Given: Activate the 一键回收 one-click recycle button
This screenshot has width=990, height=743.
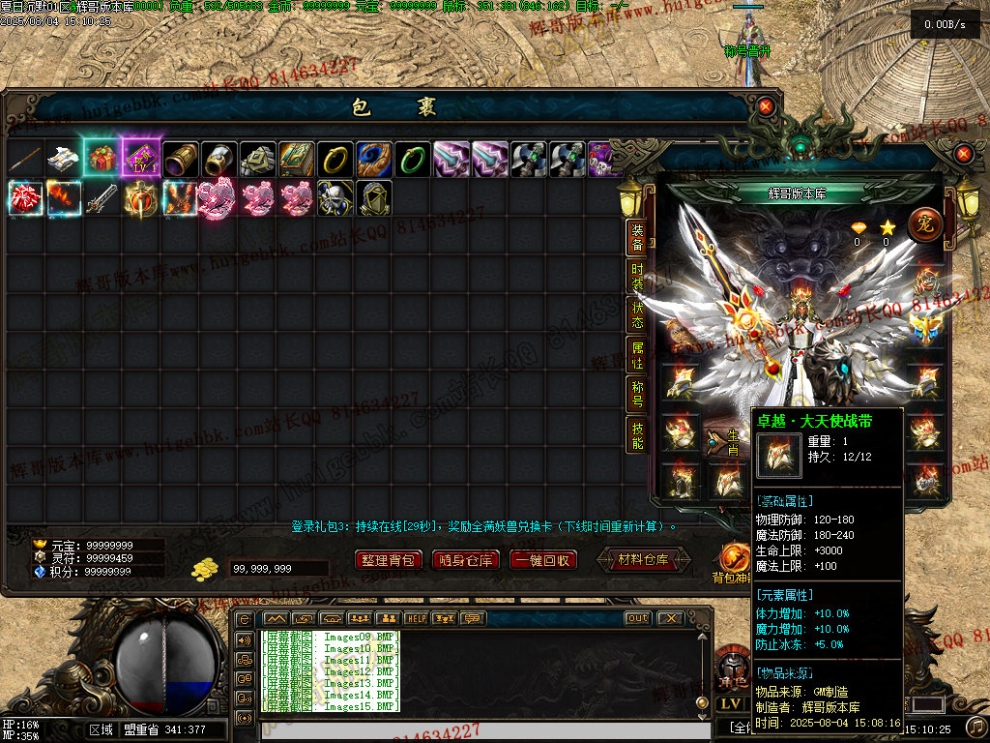Looking at the screenshot, I should pyautogui.click(x=543, y=560).
